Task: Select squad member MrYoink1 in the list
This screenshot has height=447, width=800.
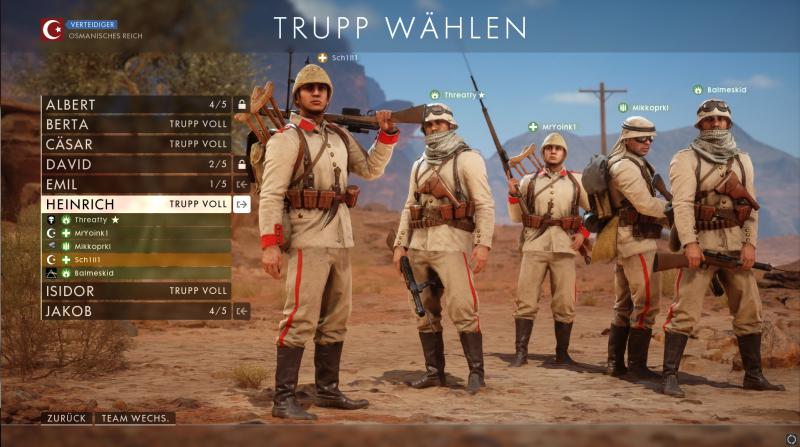Action: tap(136, 233)
